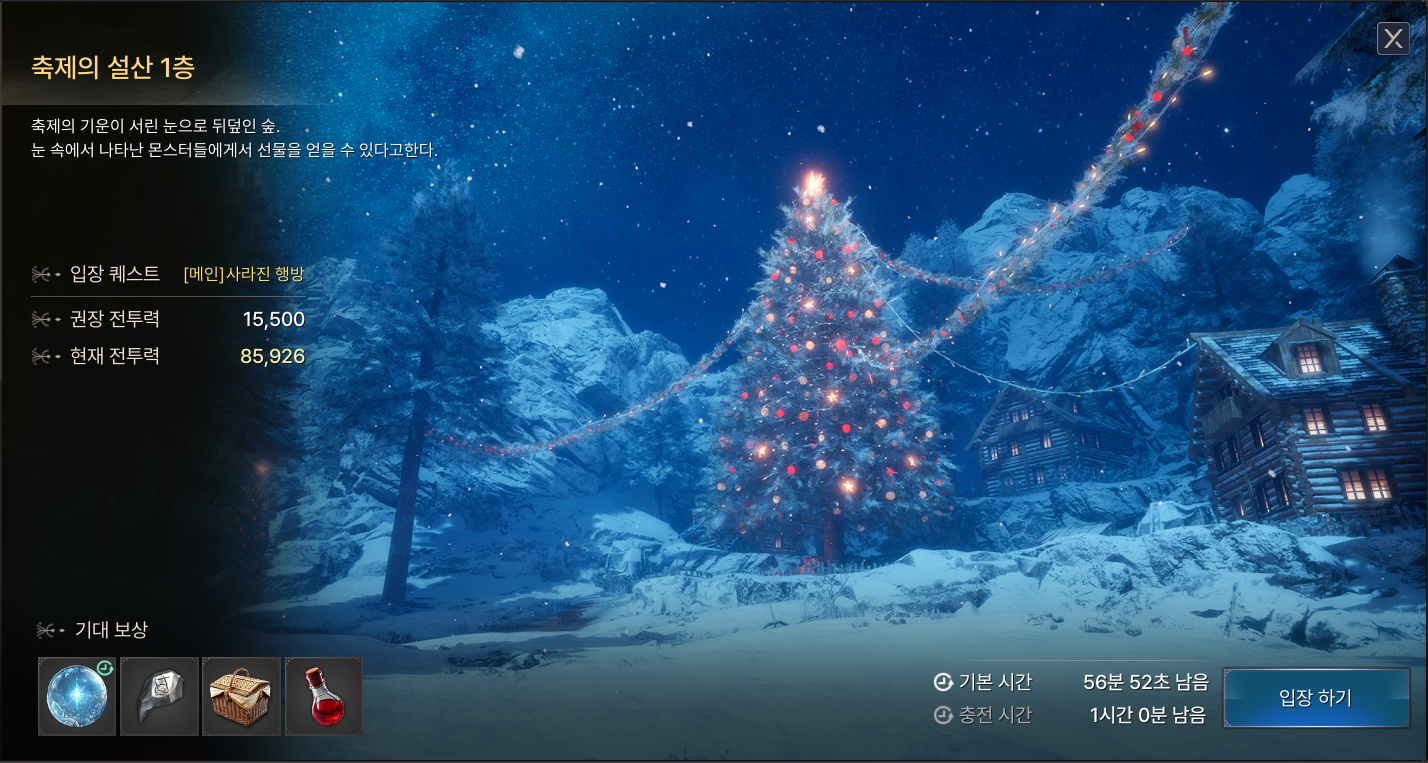The image size is (1428, 763).
Task: Inspect the silver armor piece reward
Action: [160, 696]
